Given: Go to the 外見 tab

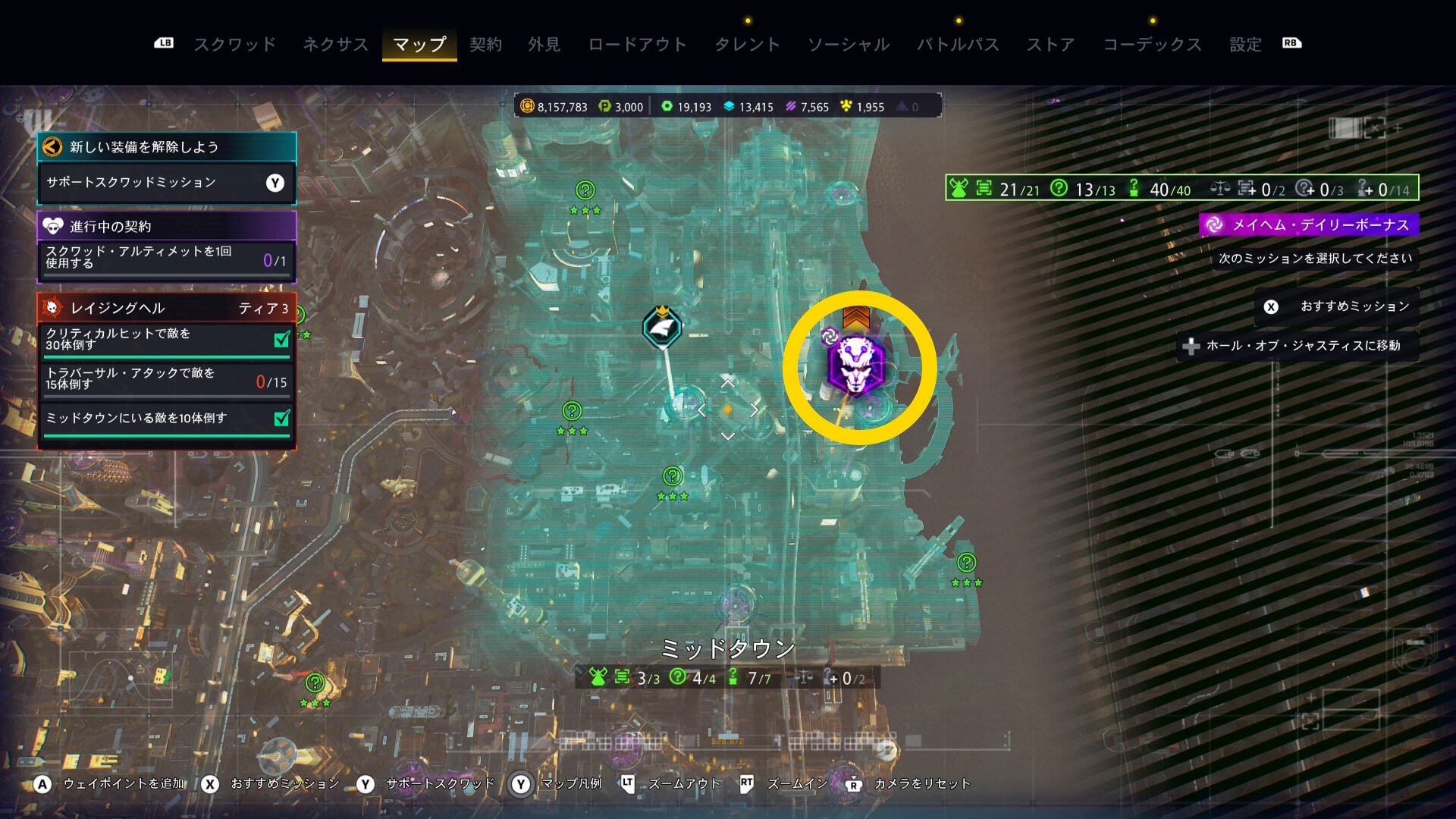Looking at the screenshot, I should [544, 45].
